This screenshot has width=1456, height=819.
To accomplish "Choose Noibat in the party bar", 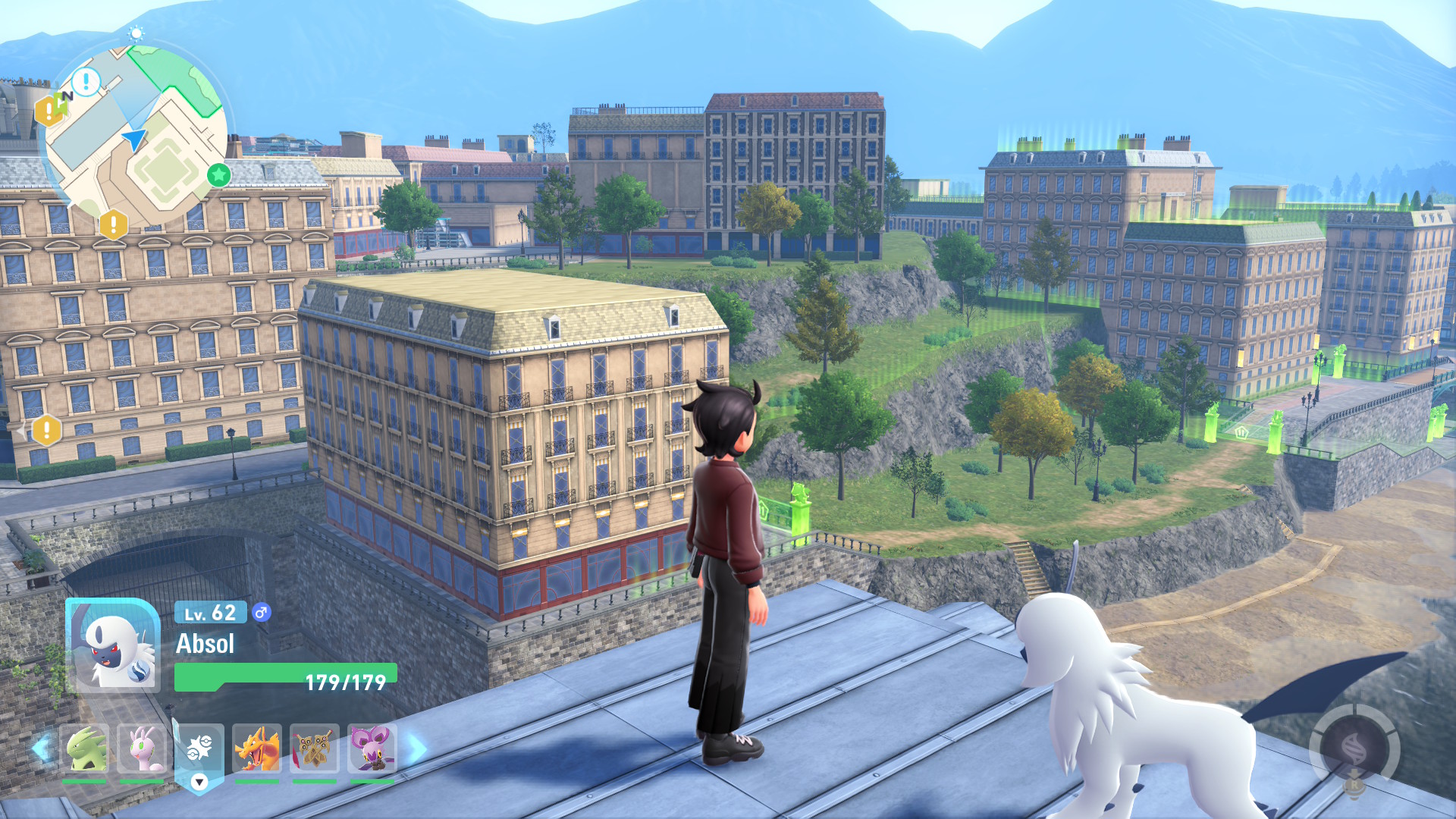I will click(x=372, y=748).
